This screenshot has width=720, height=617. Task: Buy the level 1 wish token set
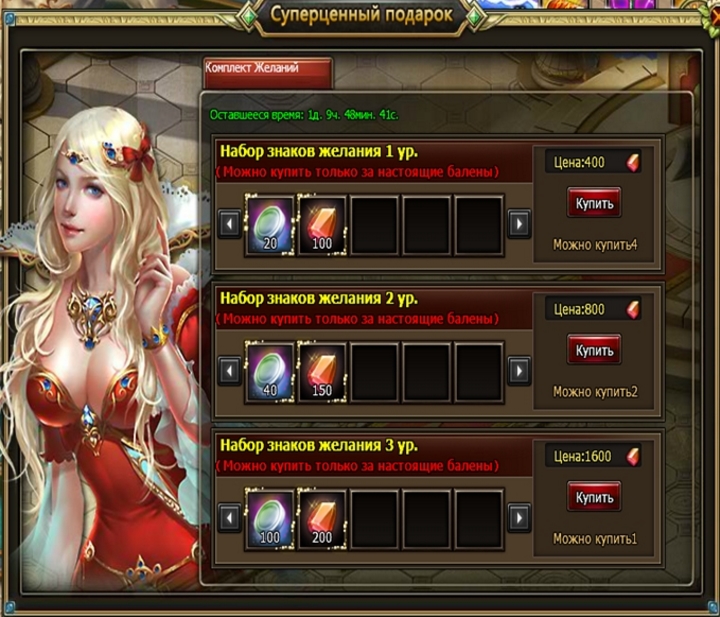[594, 203]
